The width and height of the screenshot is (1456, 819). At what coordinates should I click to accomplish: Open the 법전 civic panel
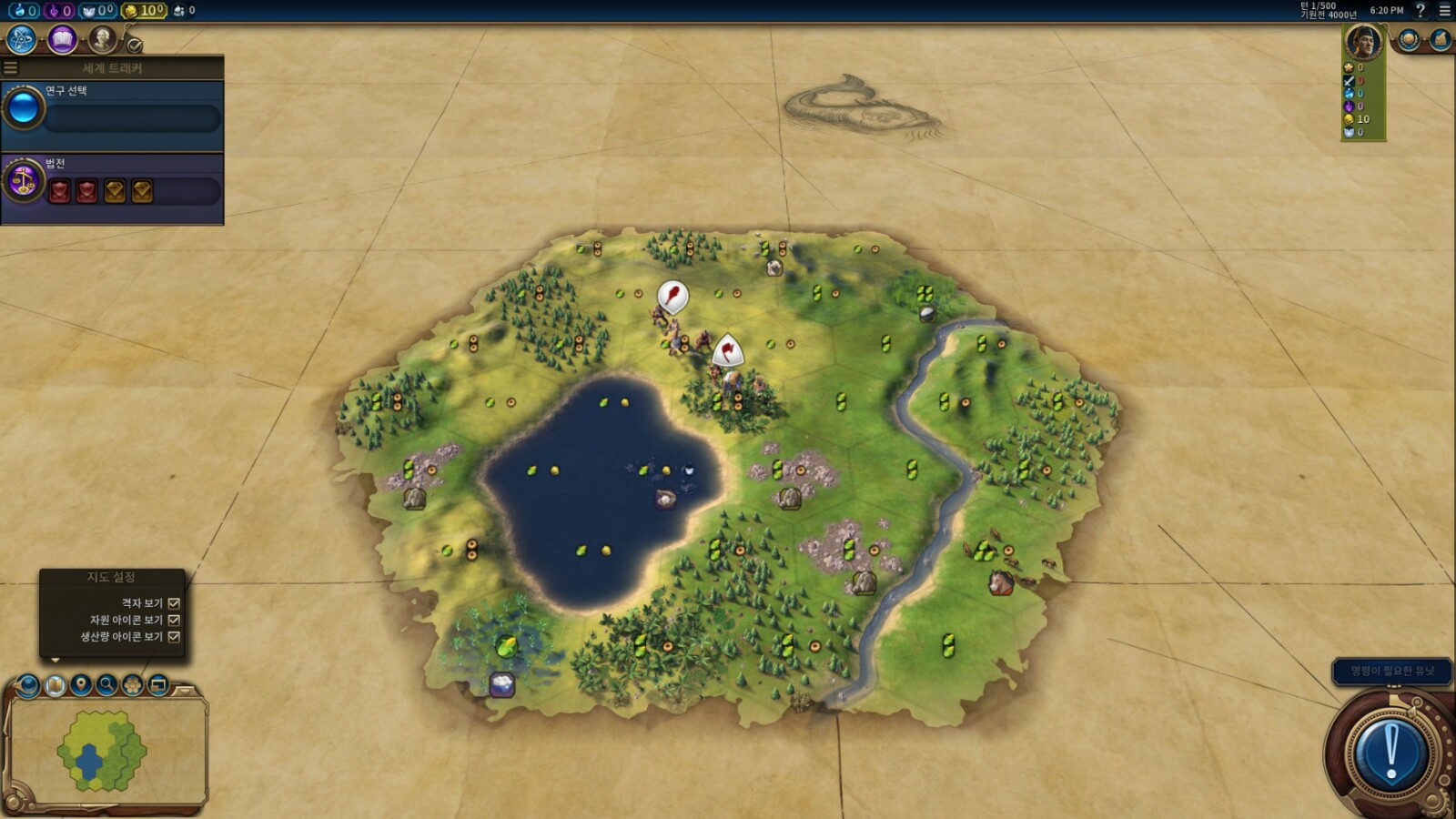[113, 183]
